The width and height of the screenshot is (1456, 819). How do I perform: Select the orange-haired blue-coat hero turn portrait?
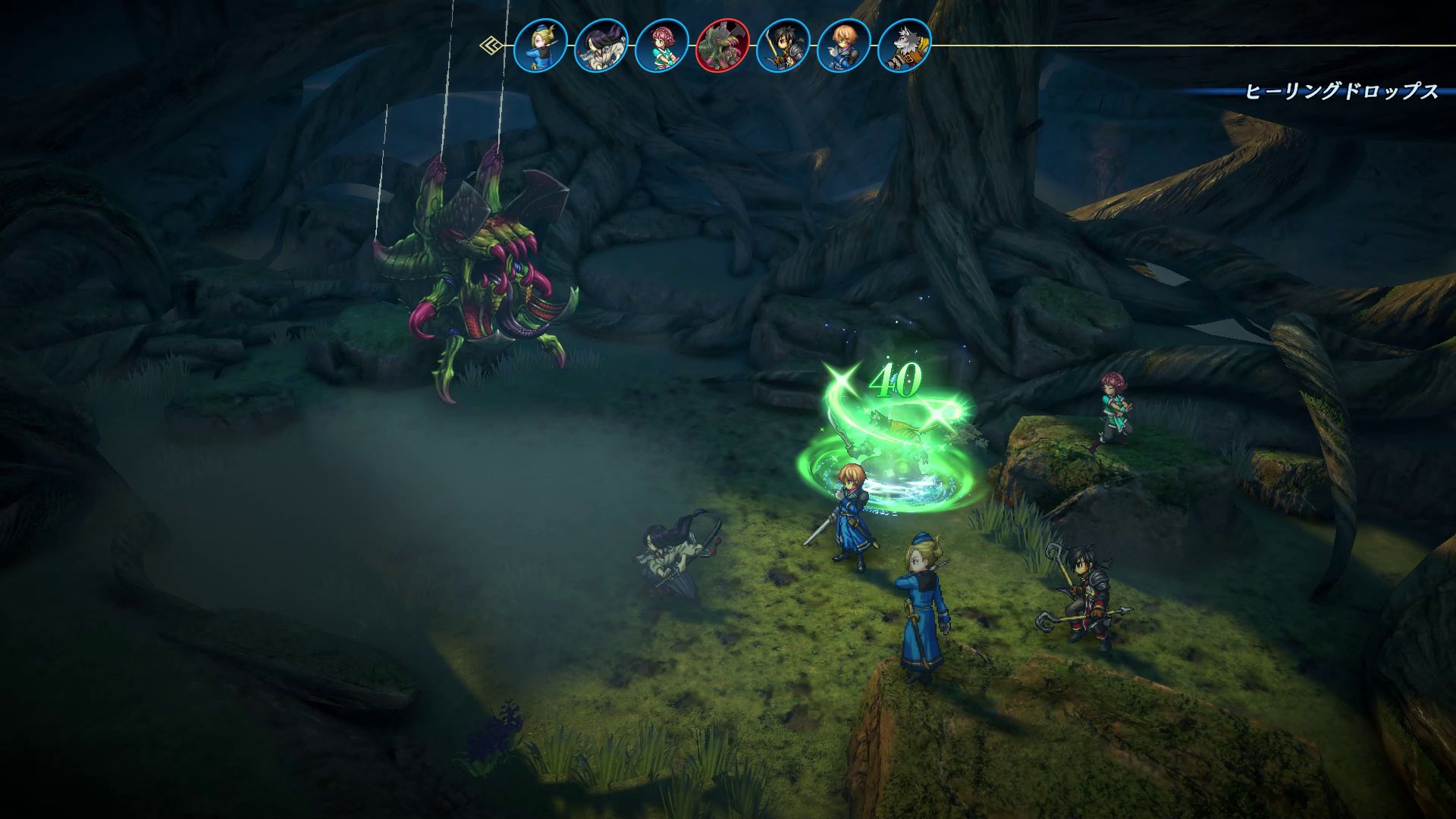(x=844, y=45)
